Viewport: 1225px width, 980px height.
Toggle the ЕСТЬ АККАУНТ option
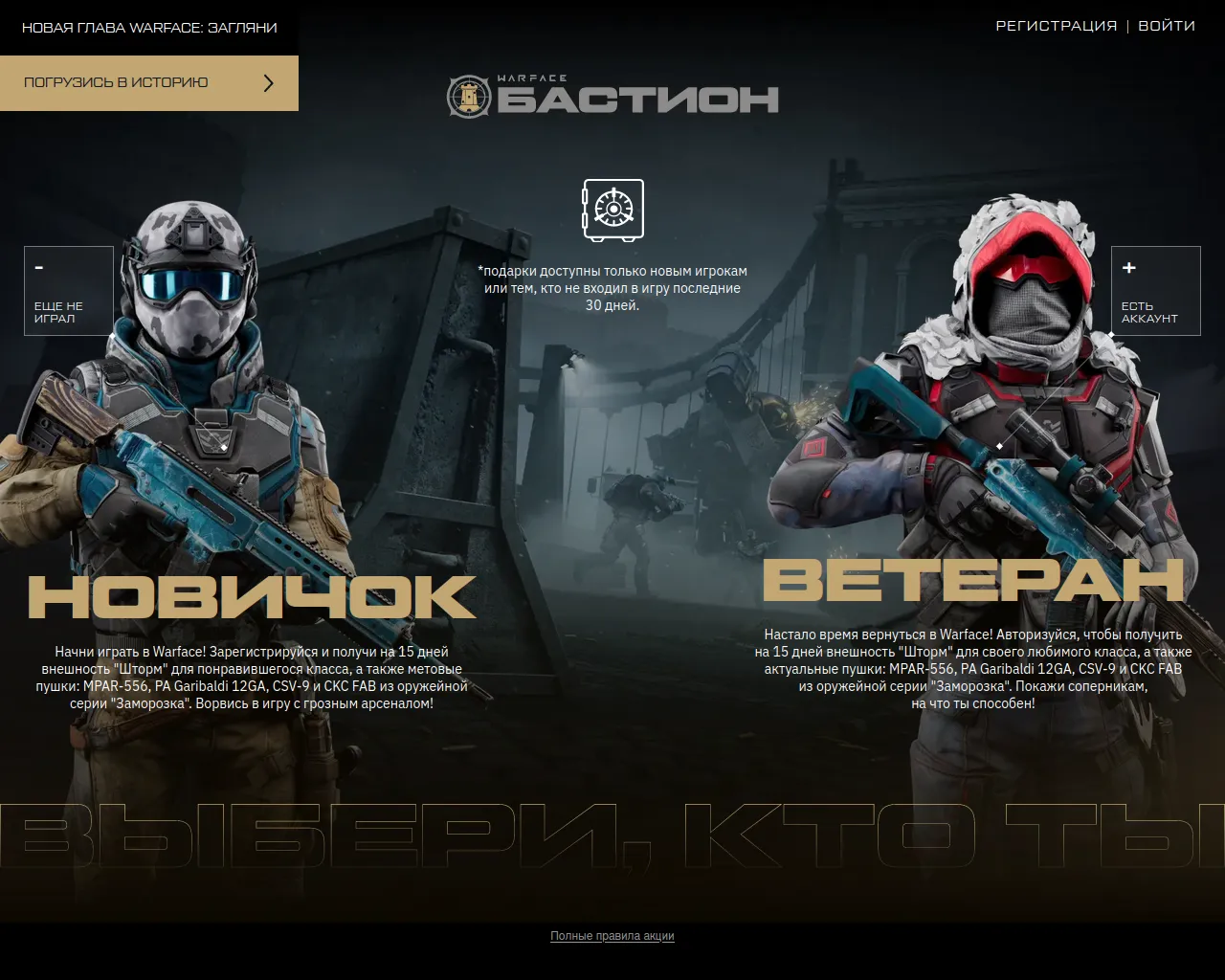coord(1155,290)
